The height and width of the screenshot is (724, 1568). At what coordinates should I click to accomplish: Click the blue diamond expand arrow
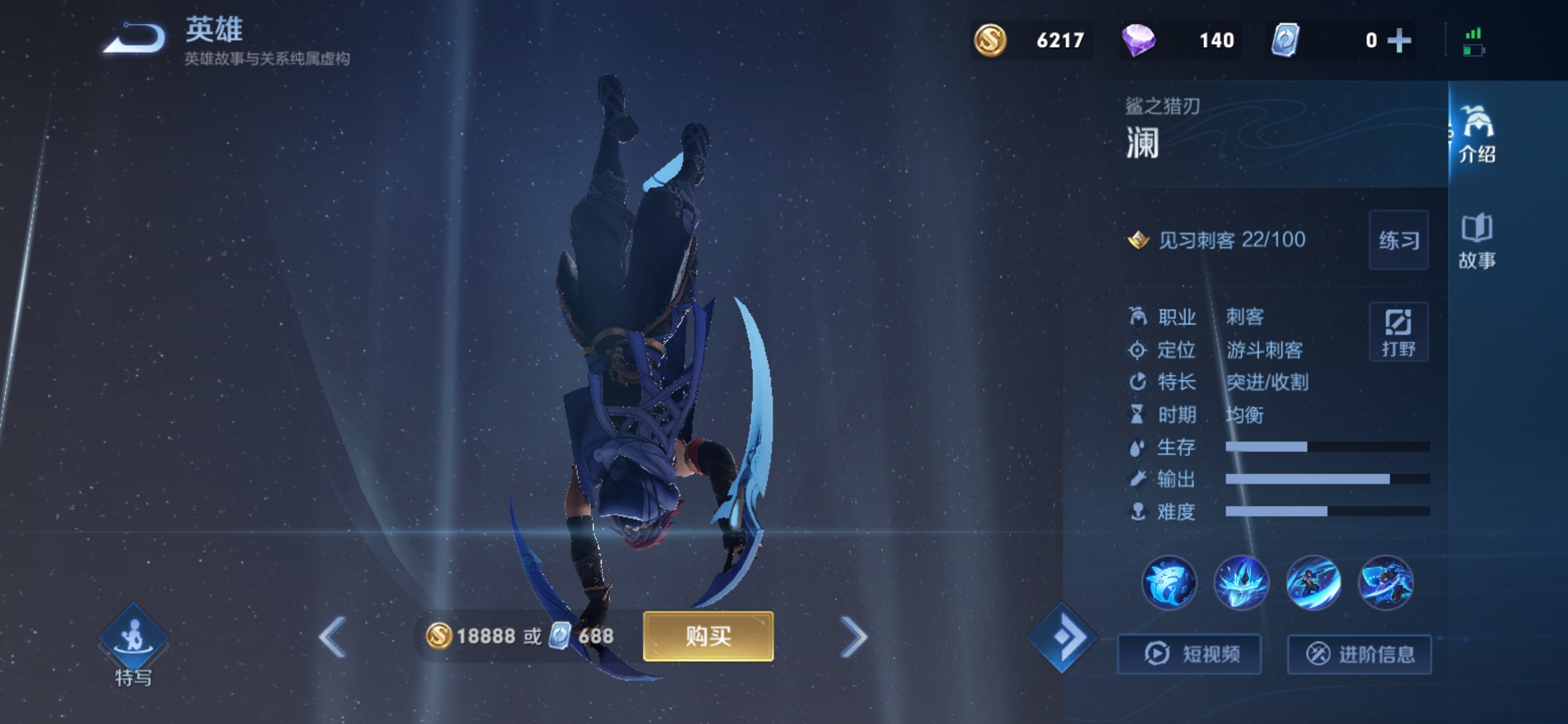coord(1063,637)
